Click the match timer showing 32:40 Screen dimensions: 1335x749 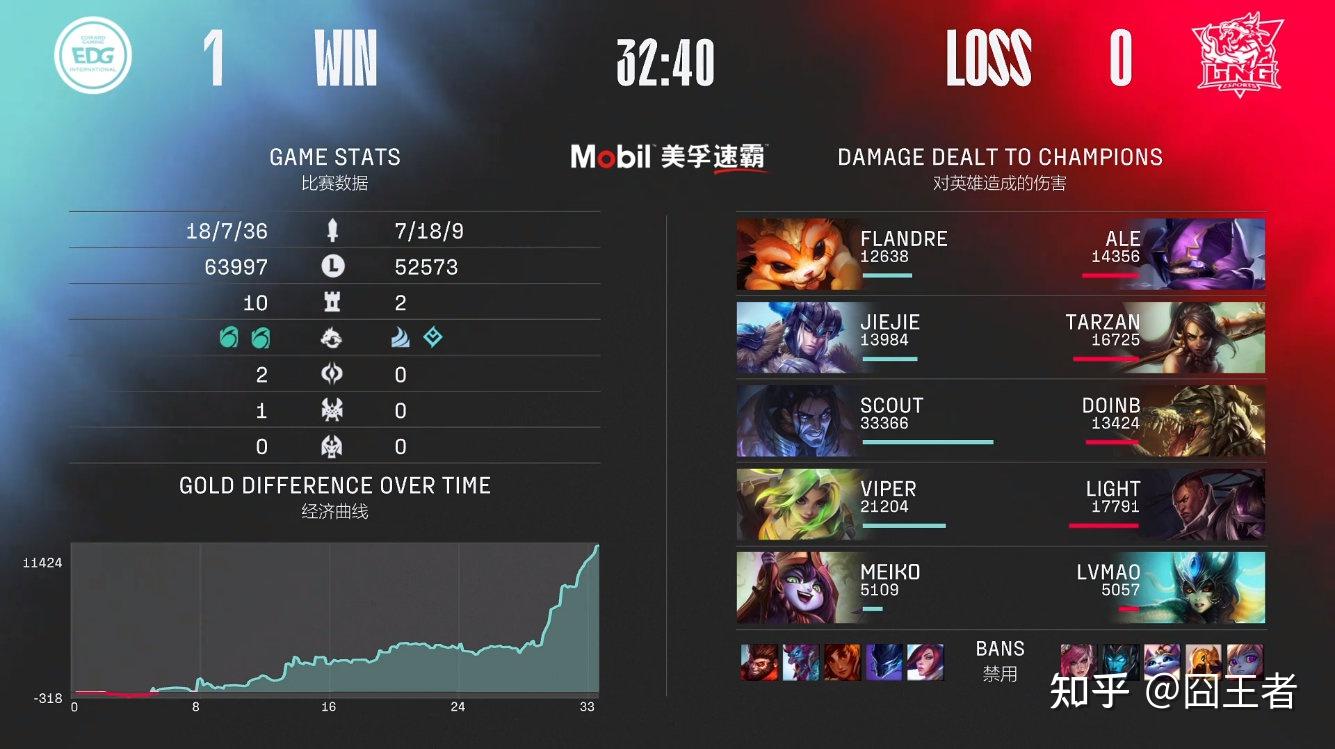click(664, 60)
